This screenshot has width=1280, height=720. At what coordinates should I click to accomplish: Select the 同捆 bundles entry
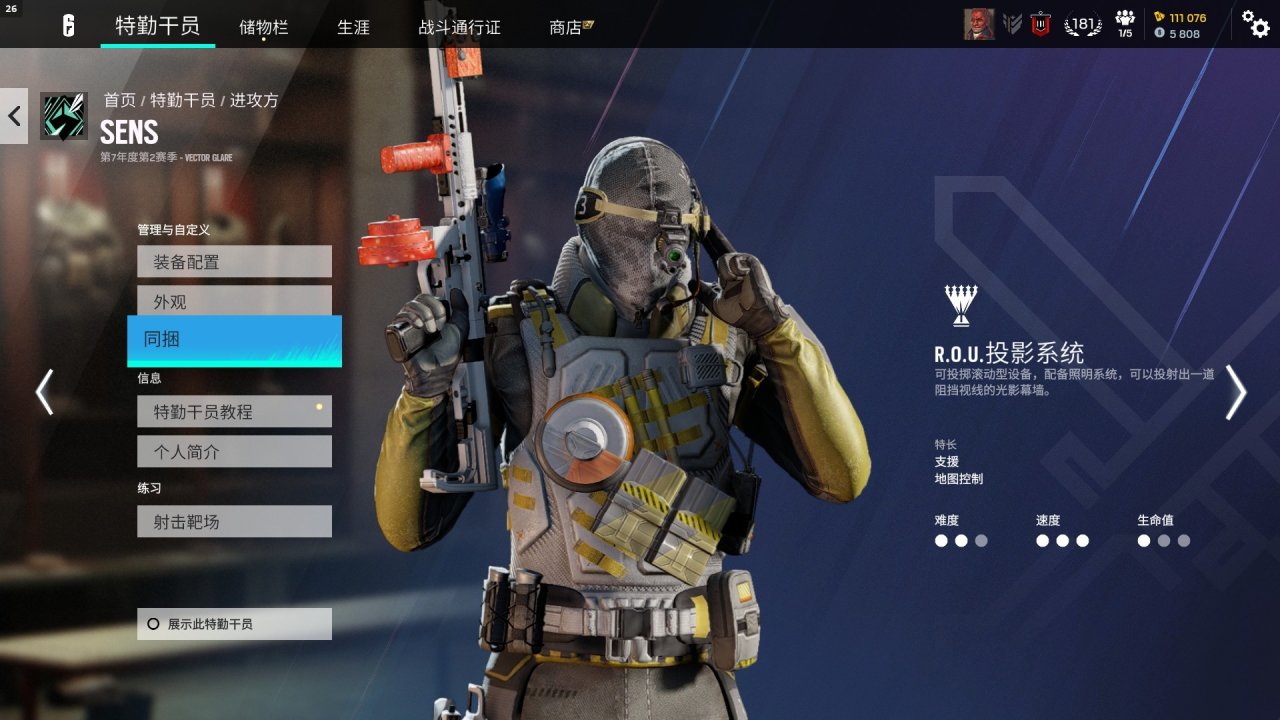234,340
